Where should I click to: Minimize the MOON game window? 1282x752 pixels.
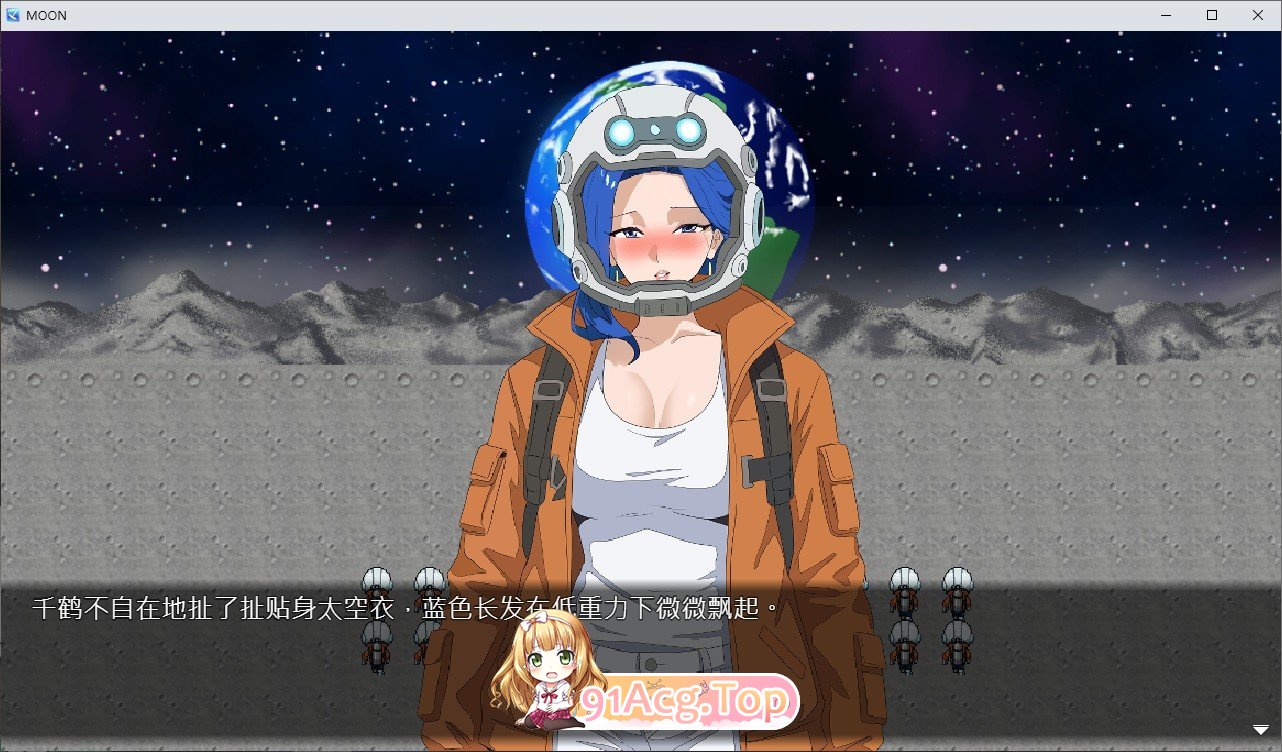point(1164,15)
